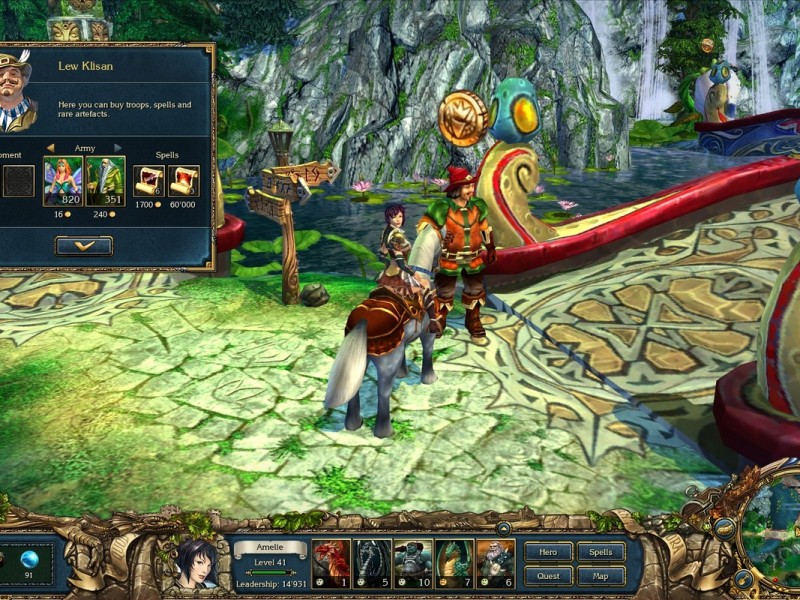Open the Quest log
Screen dimensions: 800x600
[x=548, y=576]
